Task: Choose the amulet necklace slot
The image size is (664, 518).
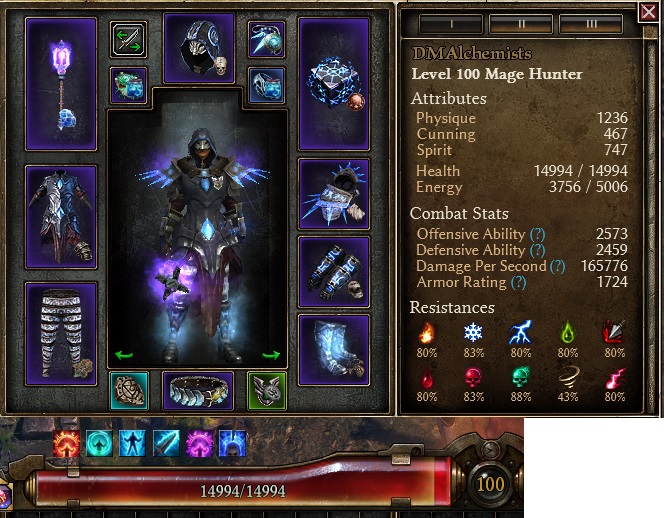Action: coord(267,40)
